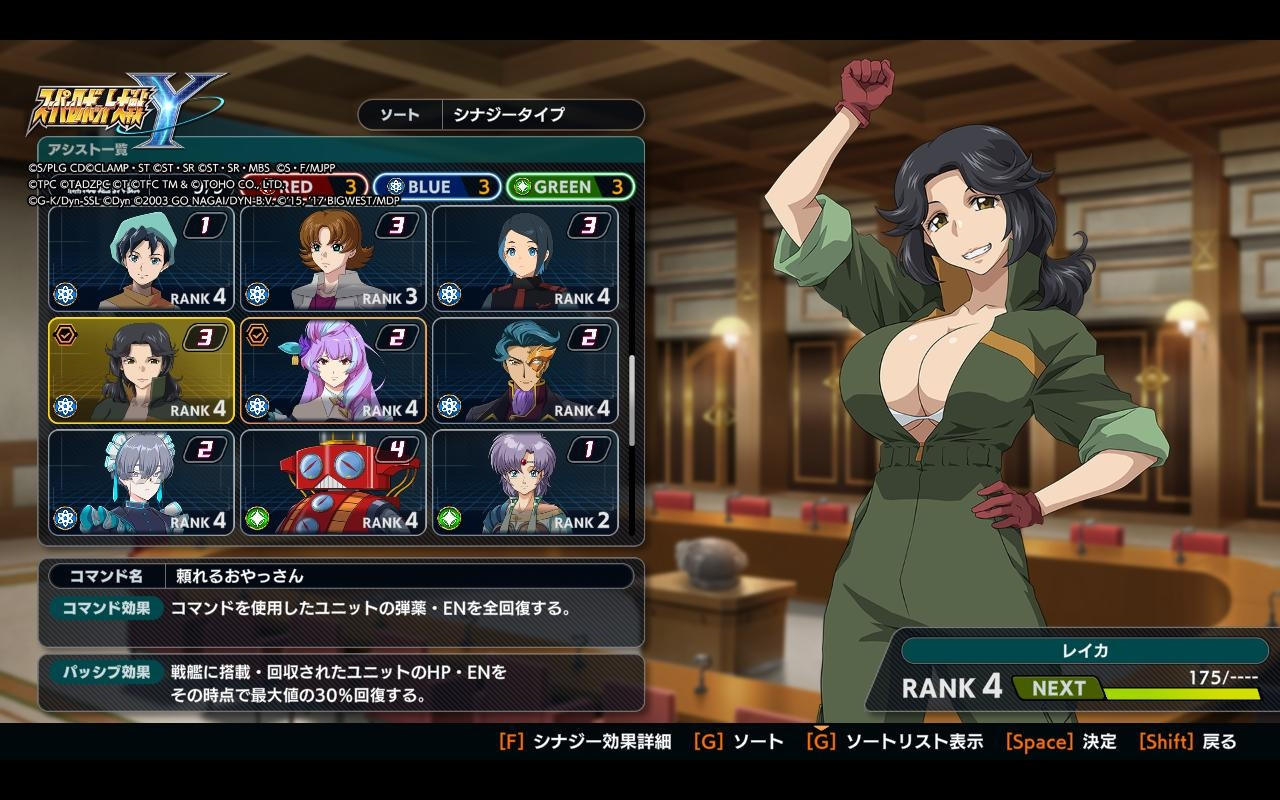
Task: Pick the brown-haired woman Rank 3 card
Action: click(x=333, y=259)
